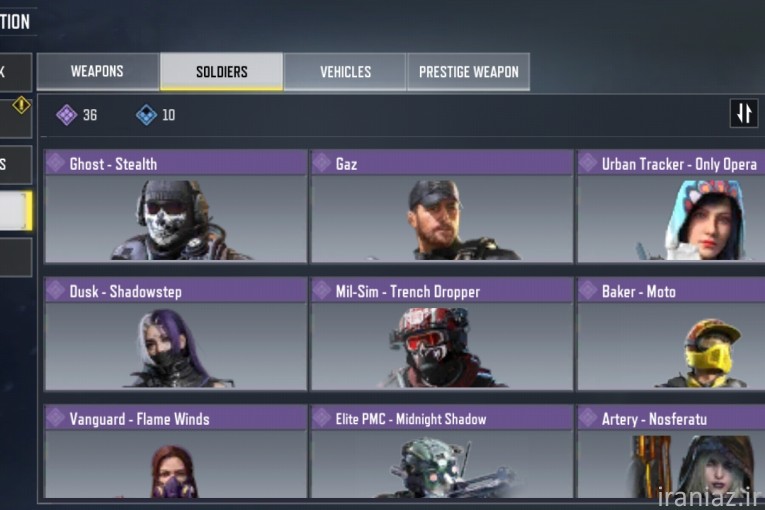The width and height of the screenshot is (765, 510).
Task: Select the Ghost - Stealth soldier card
Action: coord(175,206)
